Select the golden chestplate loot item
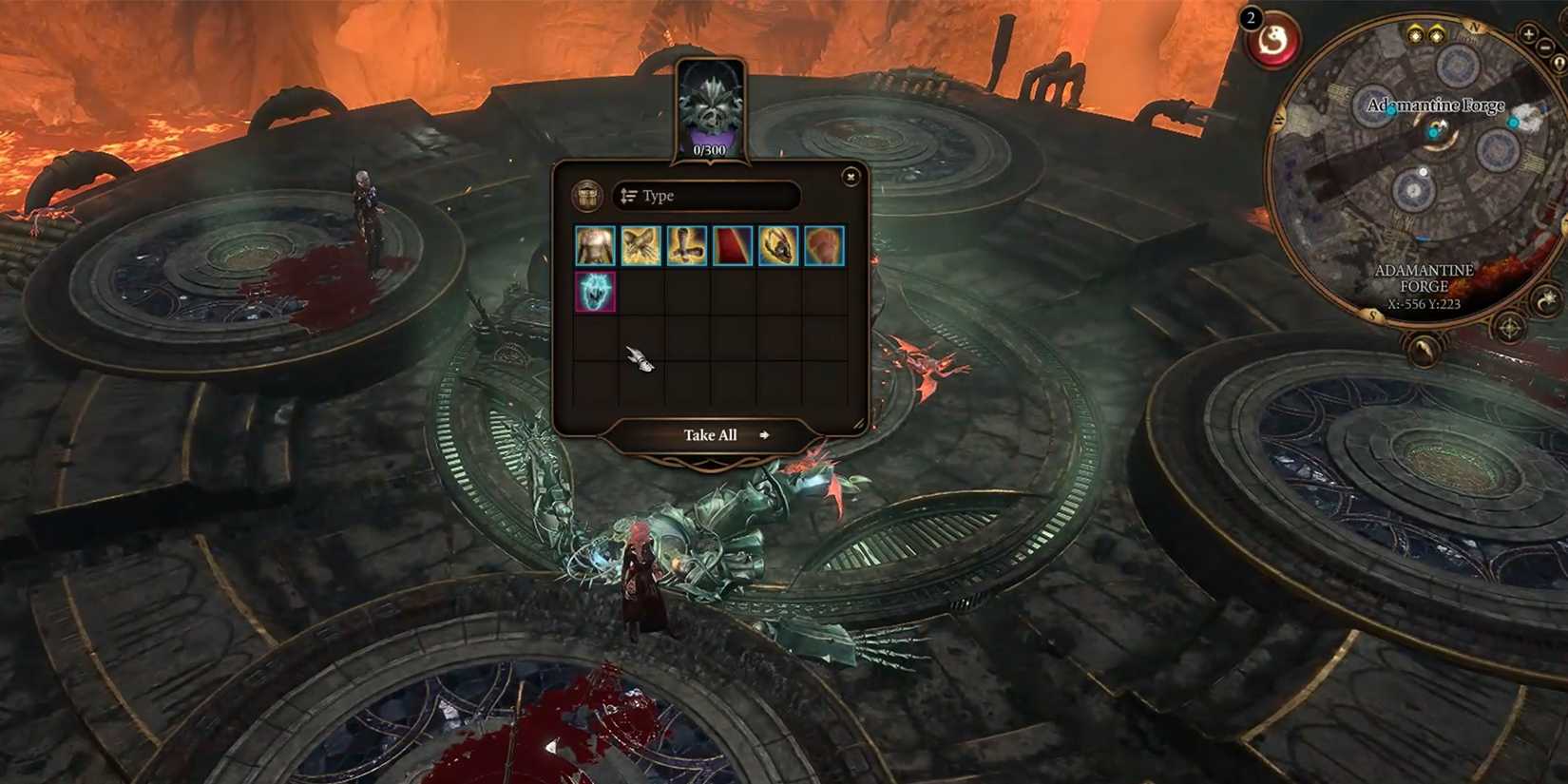The height and width of the screenshot is (784, 1568). pos(595,245)
